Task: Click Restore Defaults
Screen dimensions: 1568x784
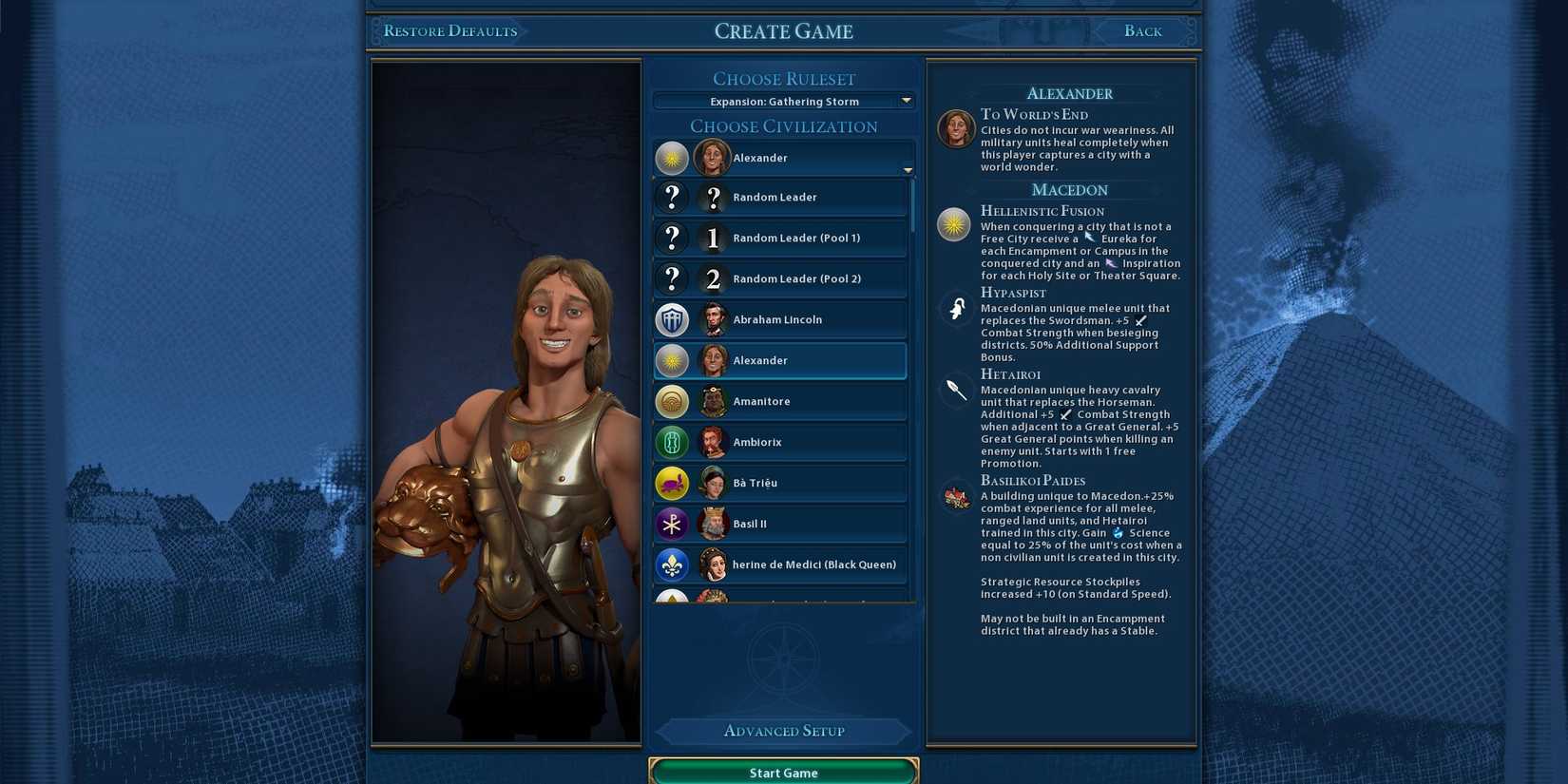Action: point(449,30)
